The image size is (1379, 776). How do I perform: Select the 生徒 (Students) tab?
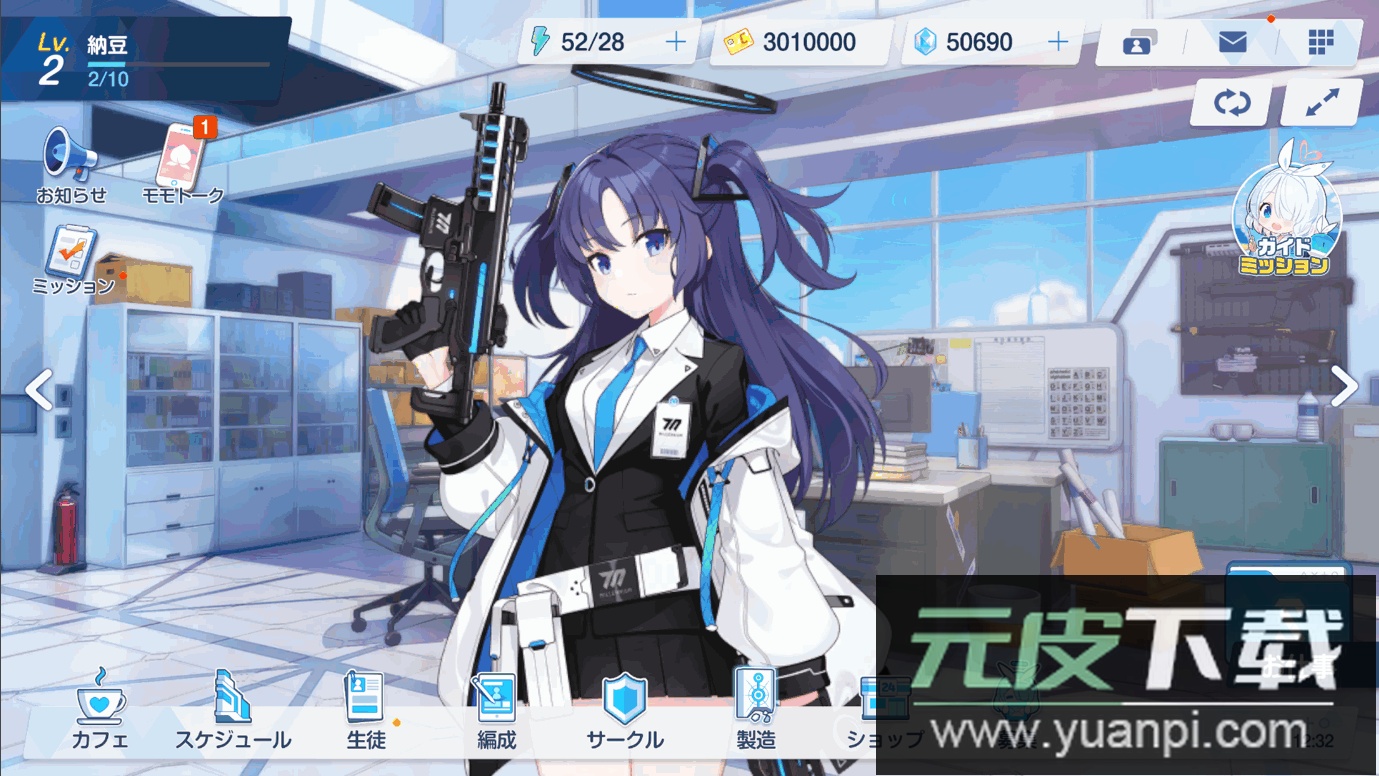click(364, 710)
